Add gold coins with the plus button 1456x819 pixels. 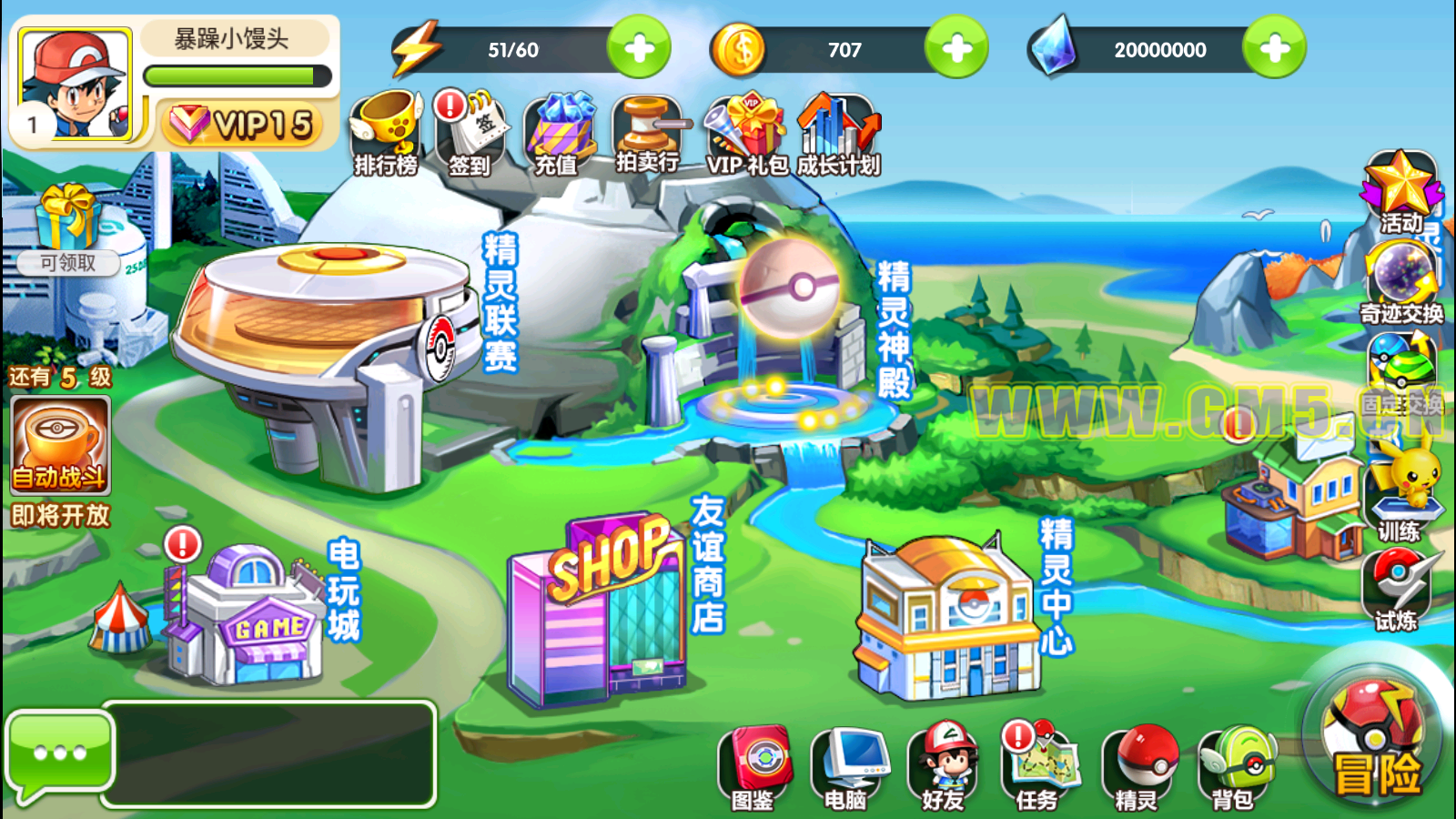click(956, 48)
